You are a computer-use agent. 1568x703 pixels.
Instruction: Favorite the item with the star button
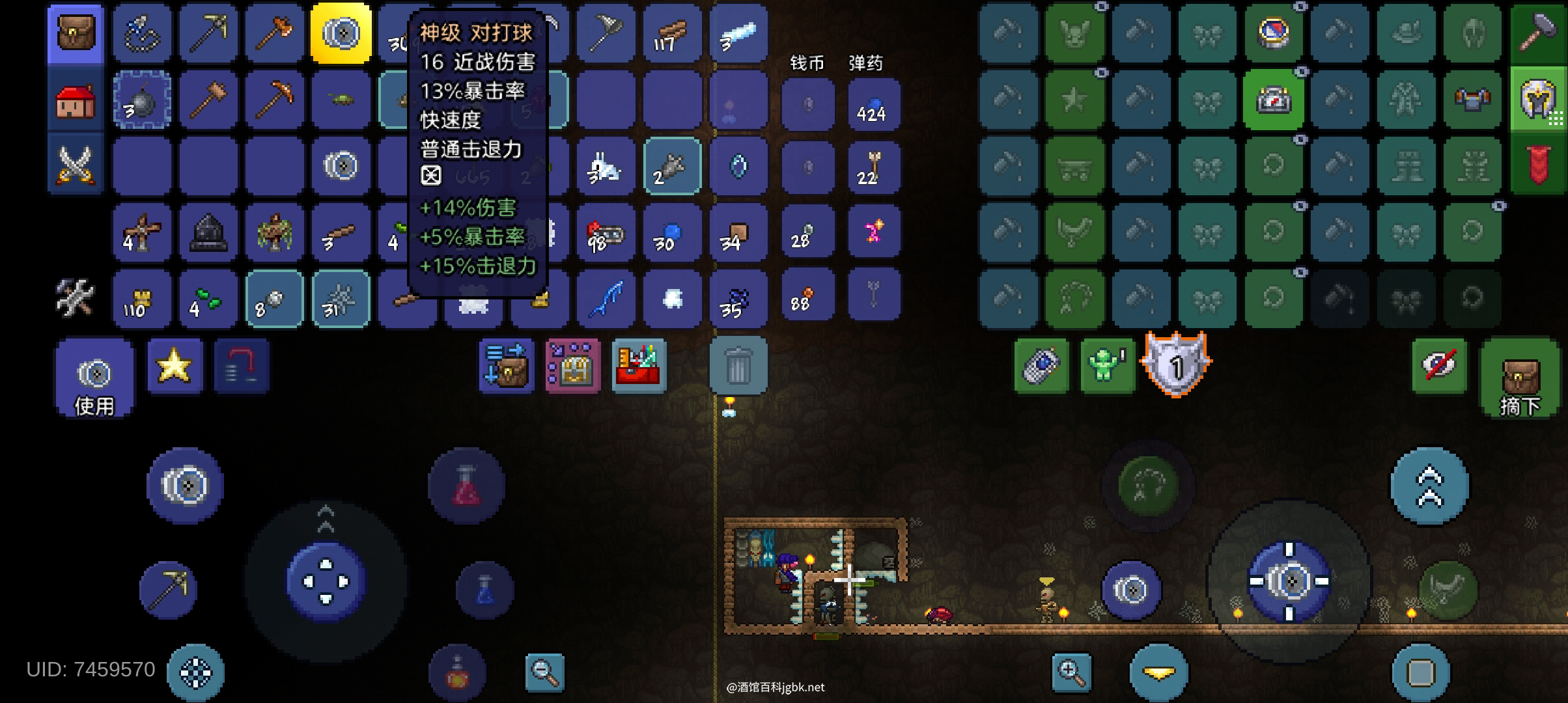(175, 365)
